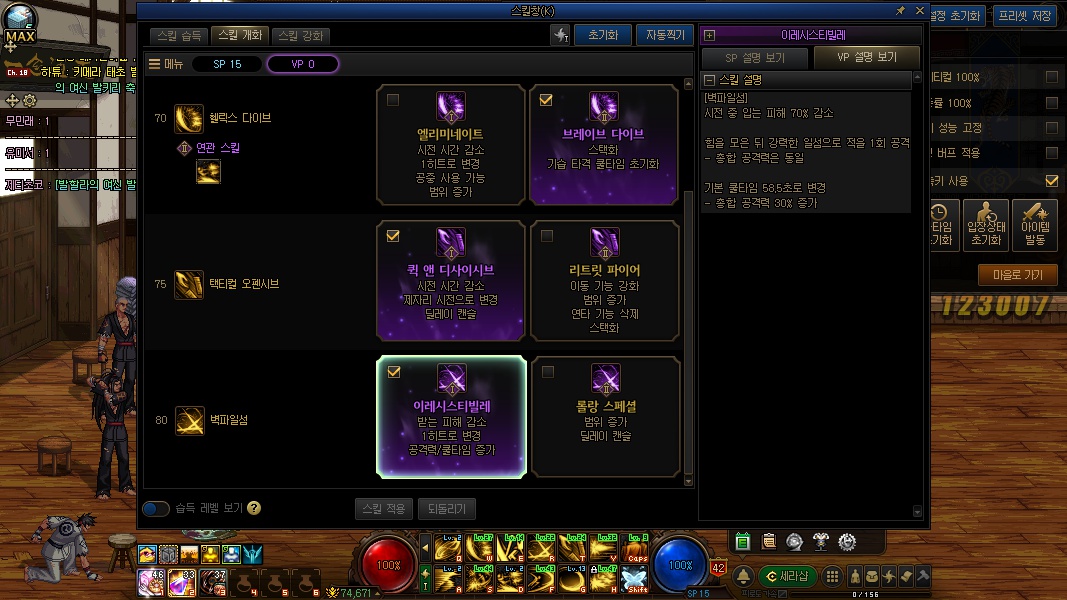Select the 퀵 앤 디사이시브 option card
This screenshot has height=600, width=1067.
pos(451,281)
